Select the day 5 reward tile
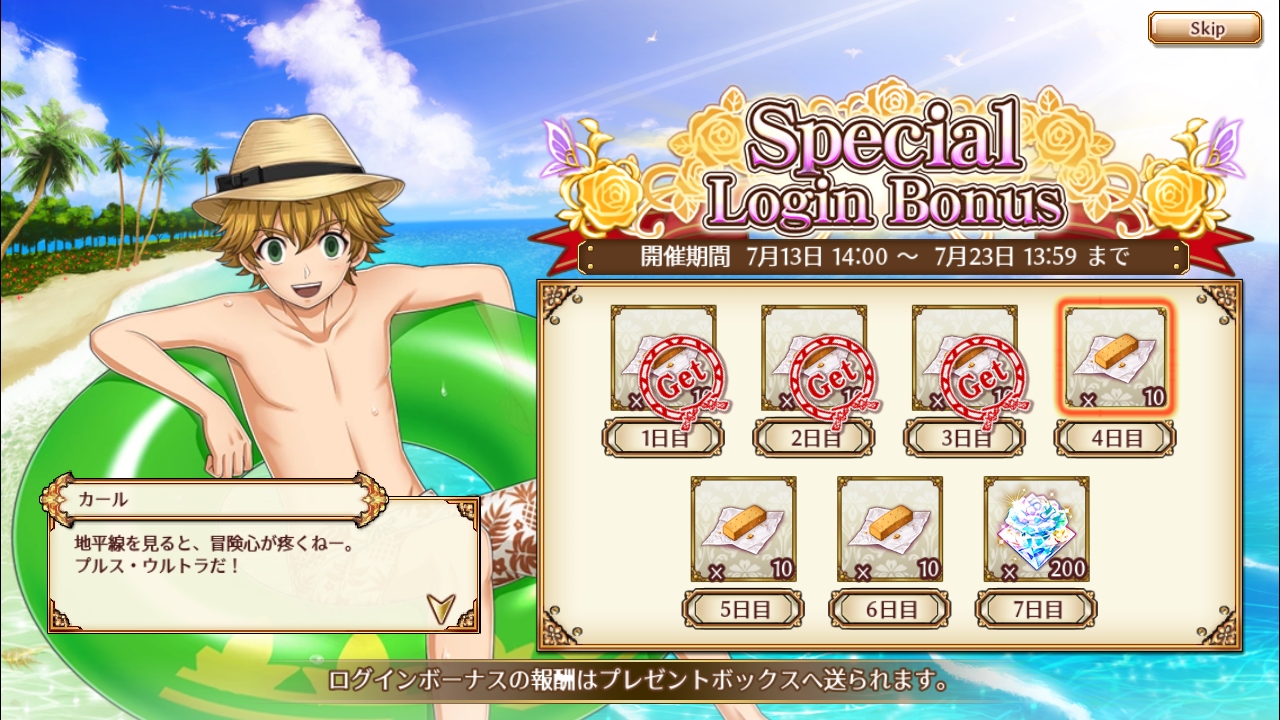1280x720 pixels. (x=743, y=530)
